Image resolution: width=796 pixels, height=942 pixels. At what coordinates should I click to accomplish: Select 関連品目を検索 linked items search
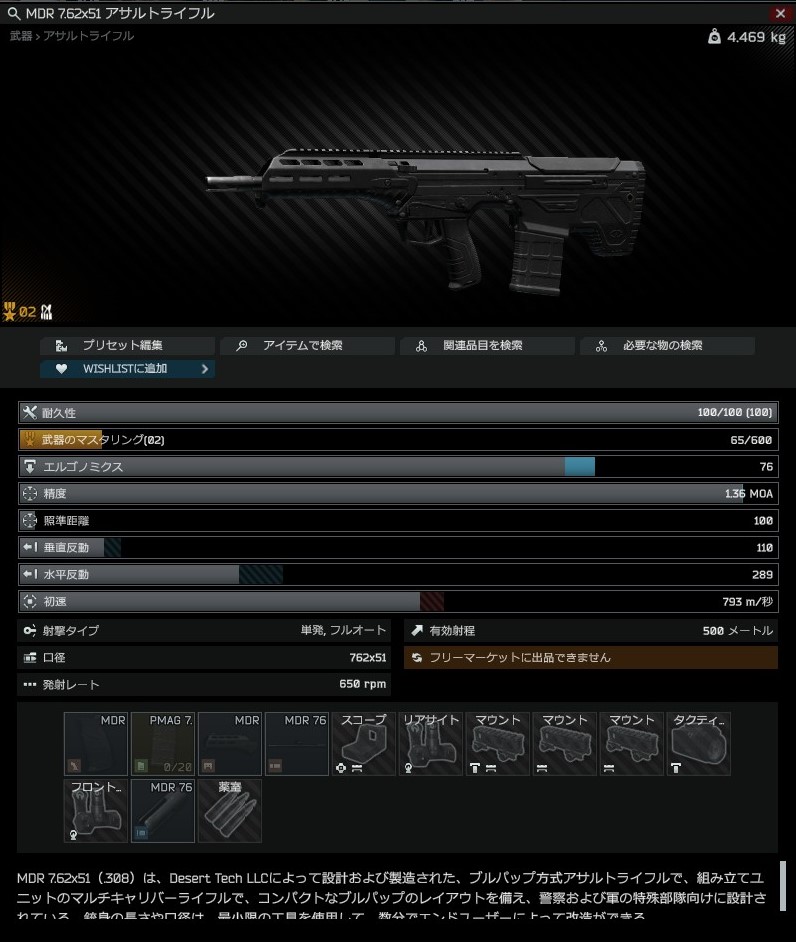[487, 346]
